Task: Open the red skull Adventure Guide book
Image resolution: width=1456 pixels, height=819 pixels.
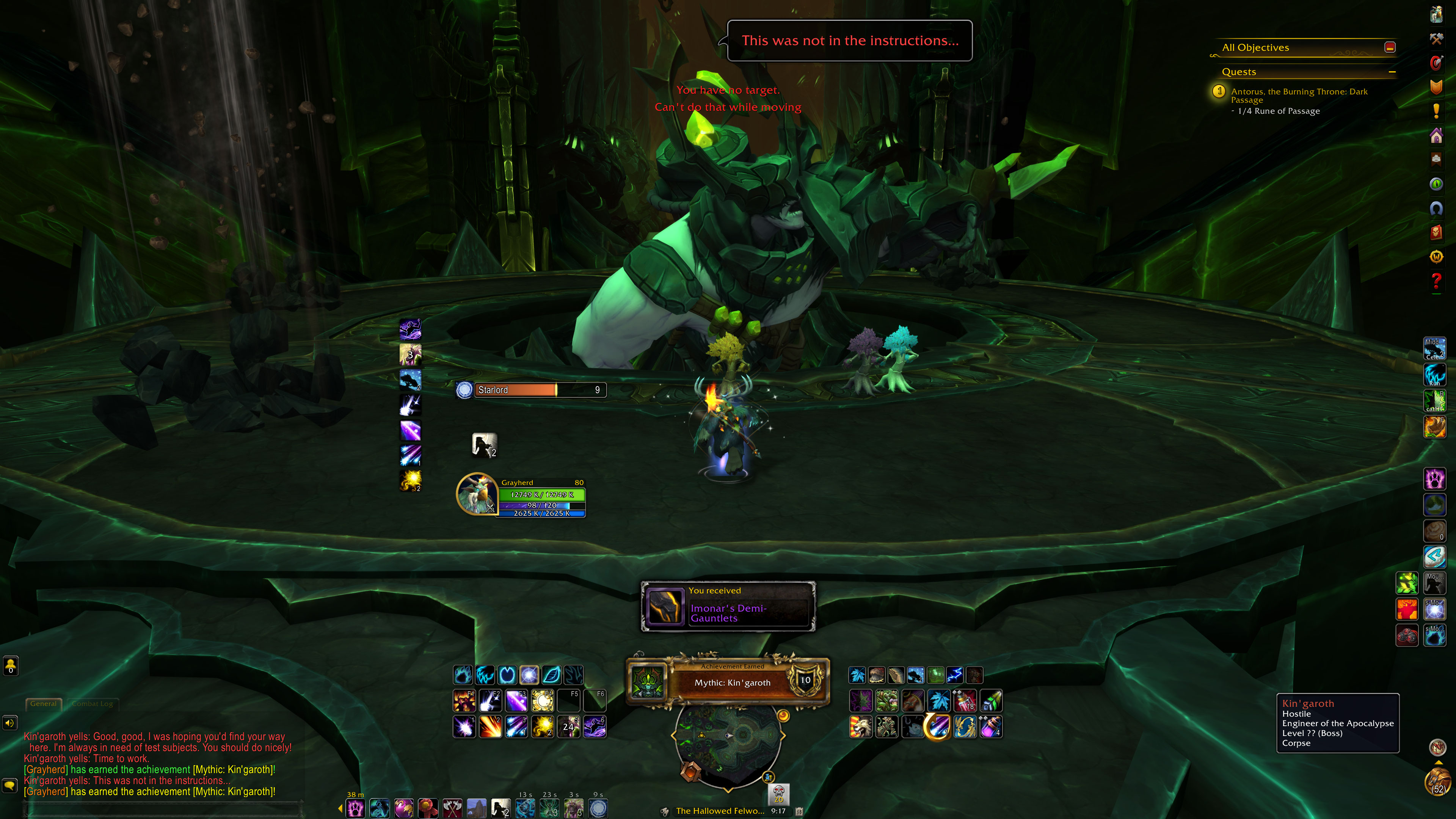Action: coord(1436,232)
